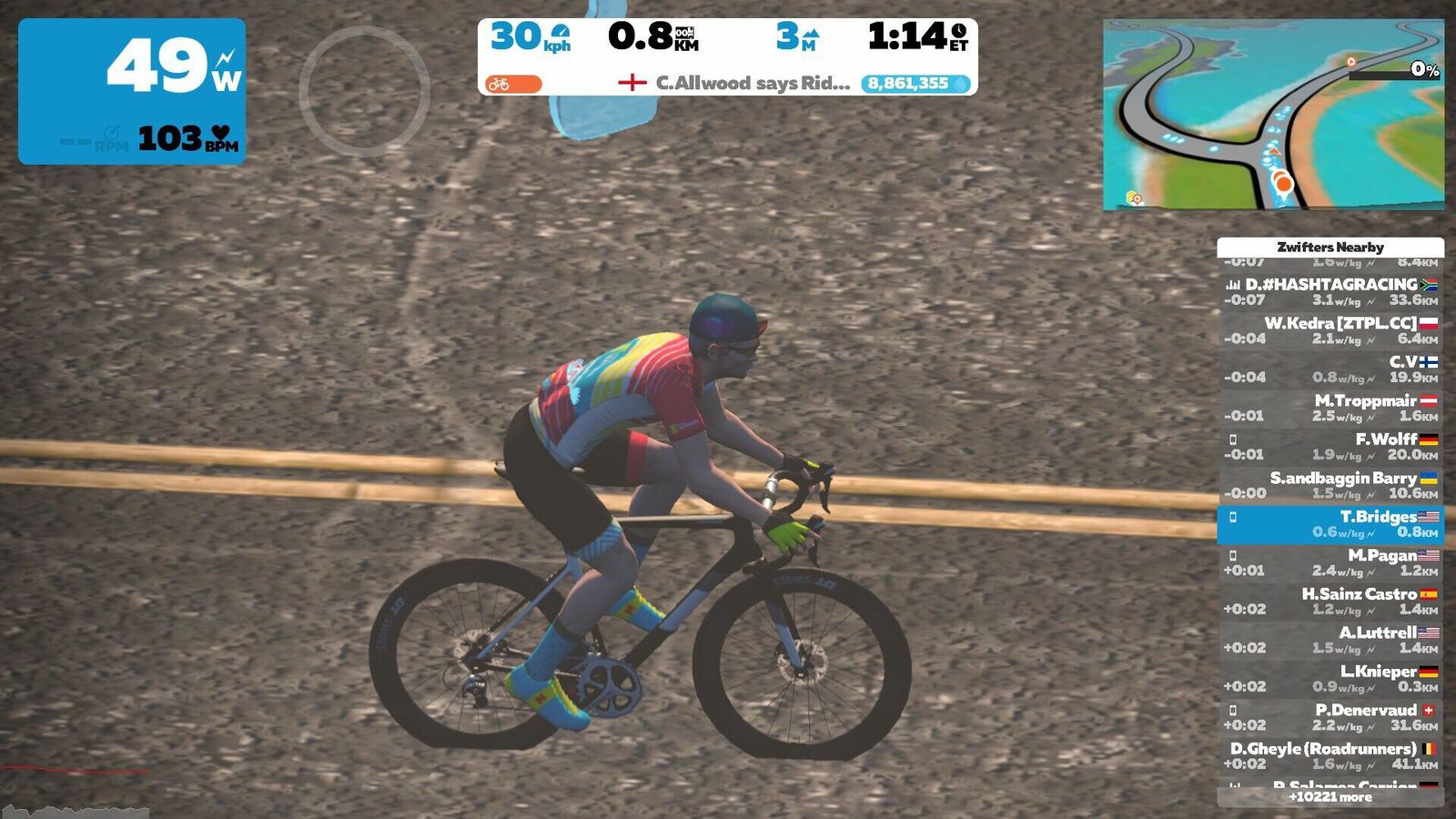Select D.#HASHTAGRACING in the Zwifters Nearby list
Image resolution: width=1456 pixels, height=819 pixels.
(1330, 292)
